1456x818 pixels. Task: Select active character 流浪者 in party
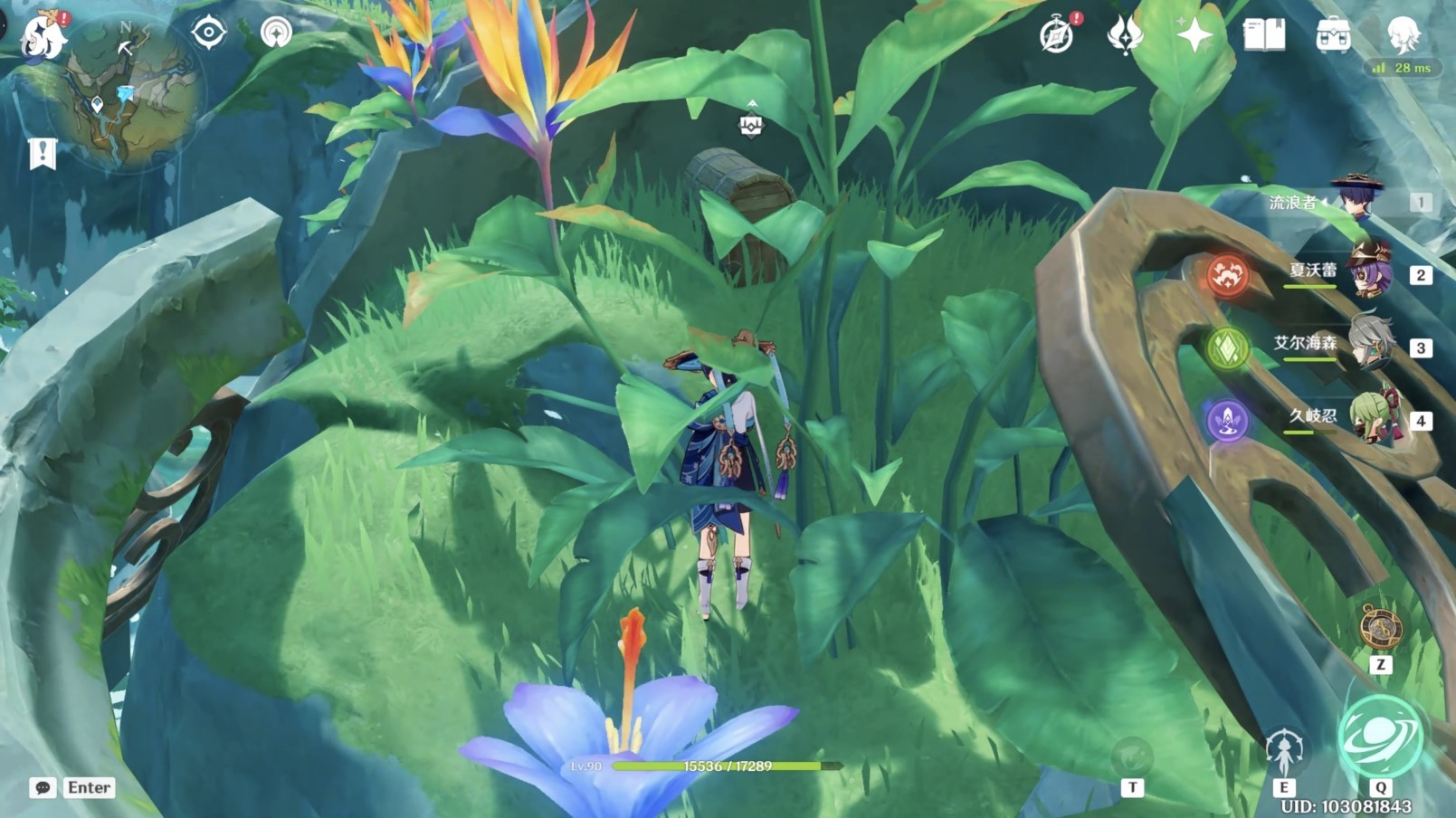point(1356,199)
